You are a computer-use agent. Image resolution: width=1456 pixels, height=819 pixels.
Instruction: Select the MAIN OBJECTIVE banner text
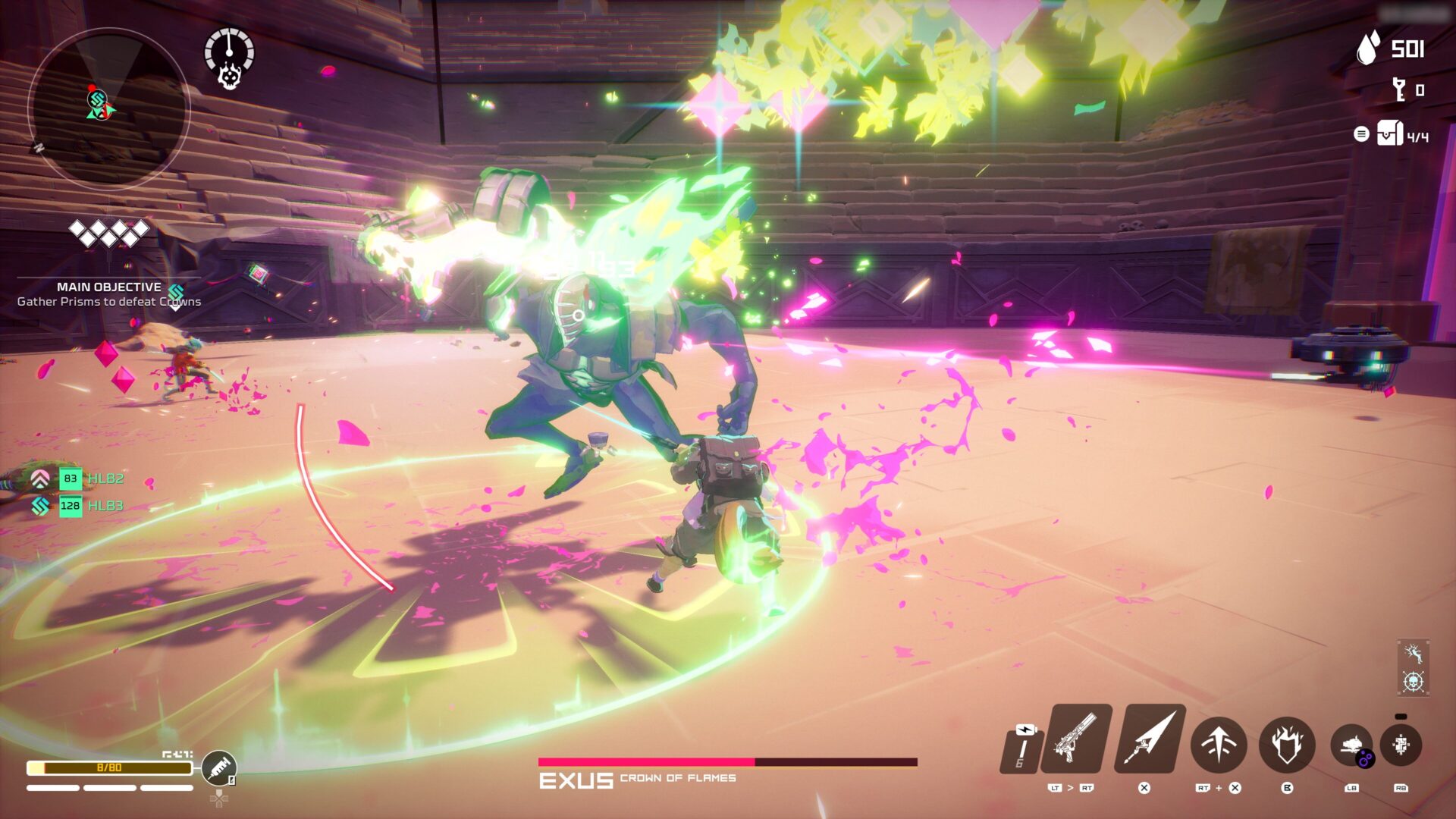(x=108, y=287)
